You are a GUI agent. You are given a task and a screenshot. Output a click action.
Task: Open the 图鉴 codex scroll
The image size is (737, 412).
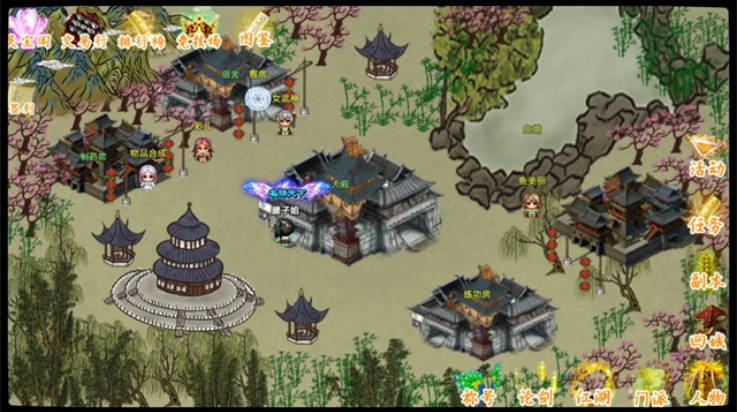pyautogui.click(x=254, y=28)
